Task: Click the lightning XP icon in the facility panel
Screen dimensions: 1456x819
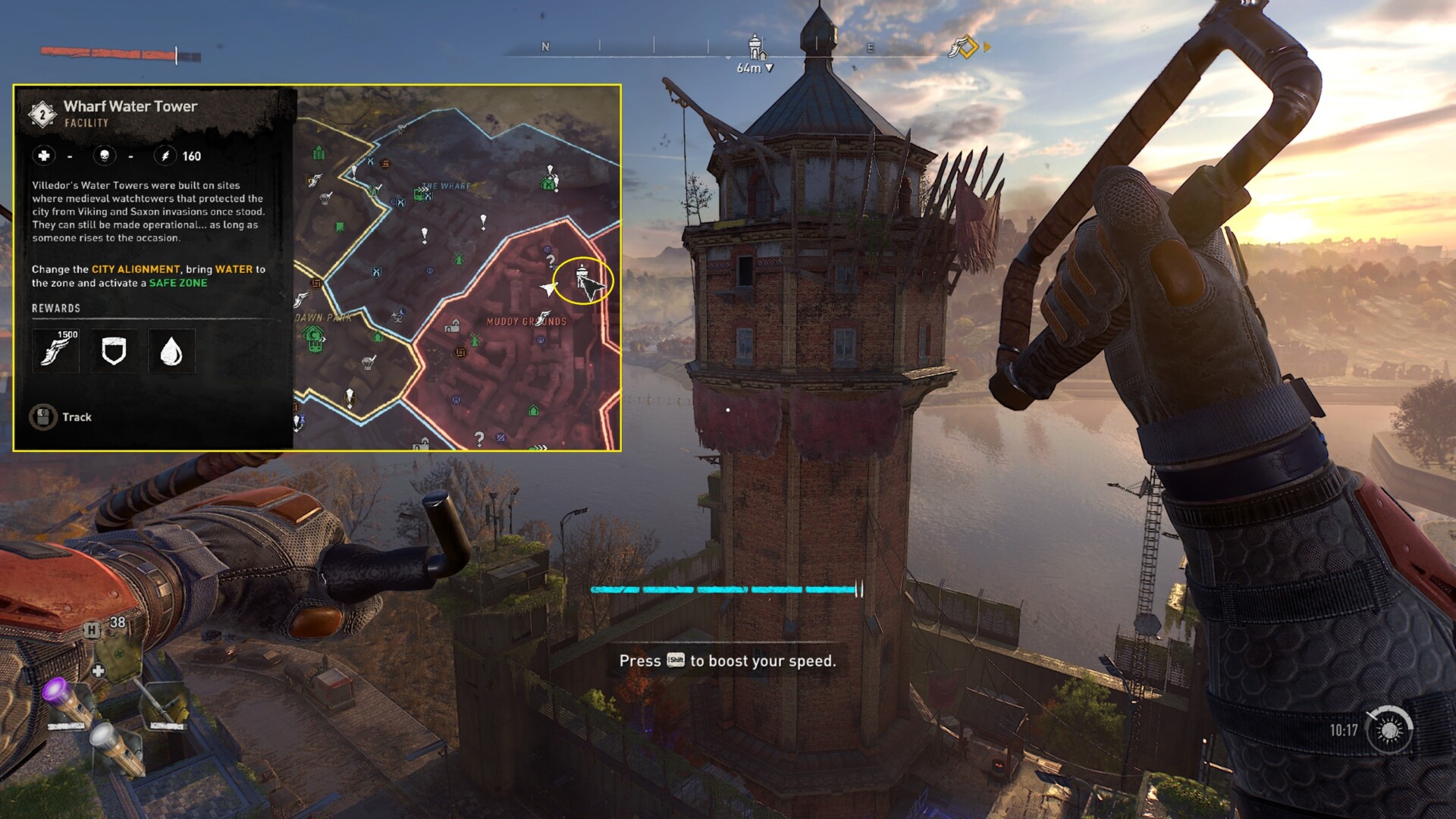Action: click(x=165, y=156)
